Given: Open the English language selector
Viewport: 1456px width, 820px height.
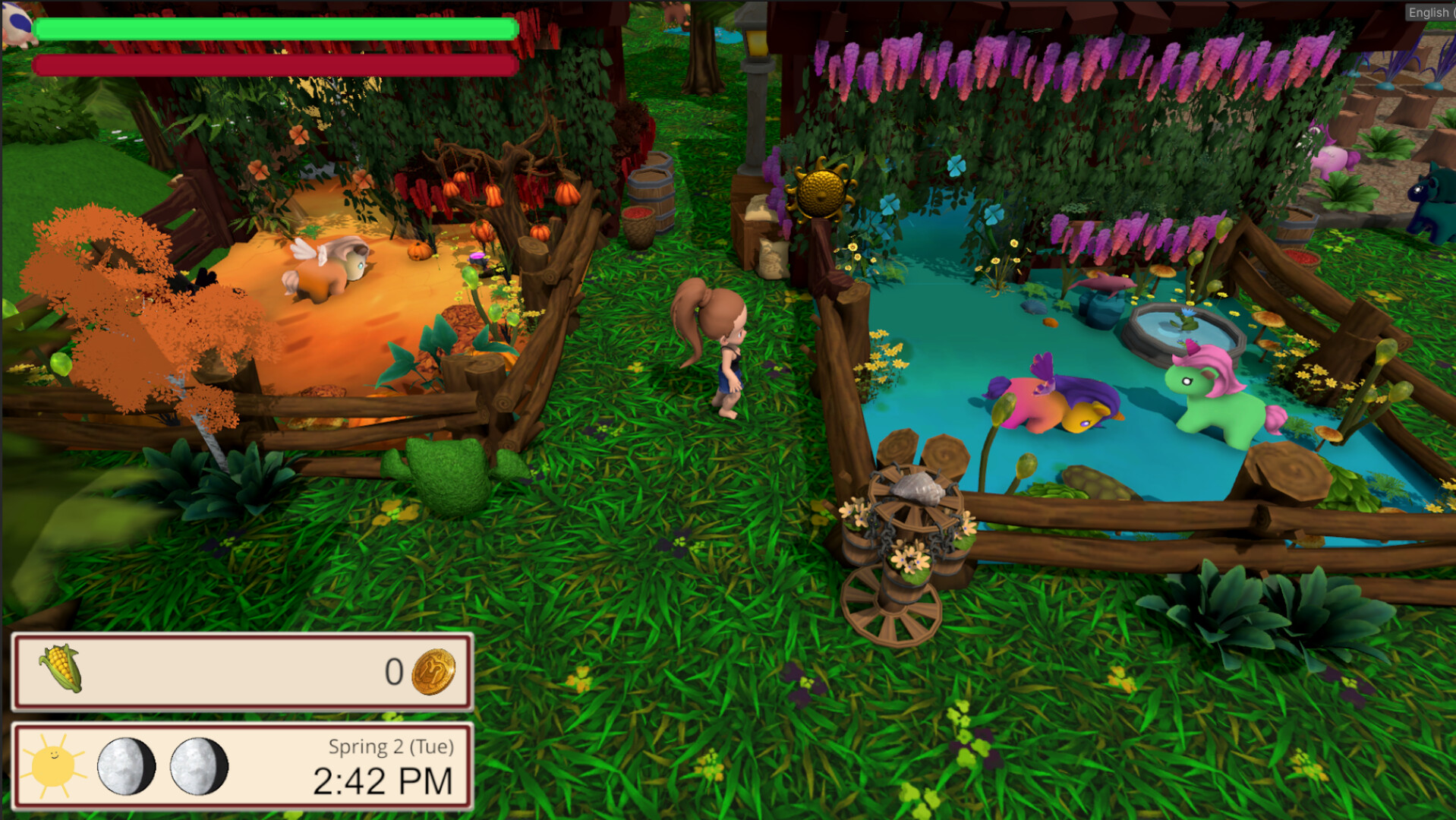Looking at the screenshot, I should click(1429, 13).
